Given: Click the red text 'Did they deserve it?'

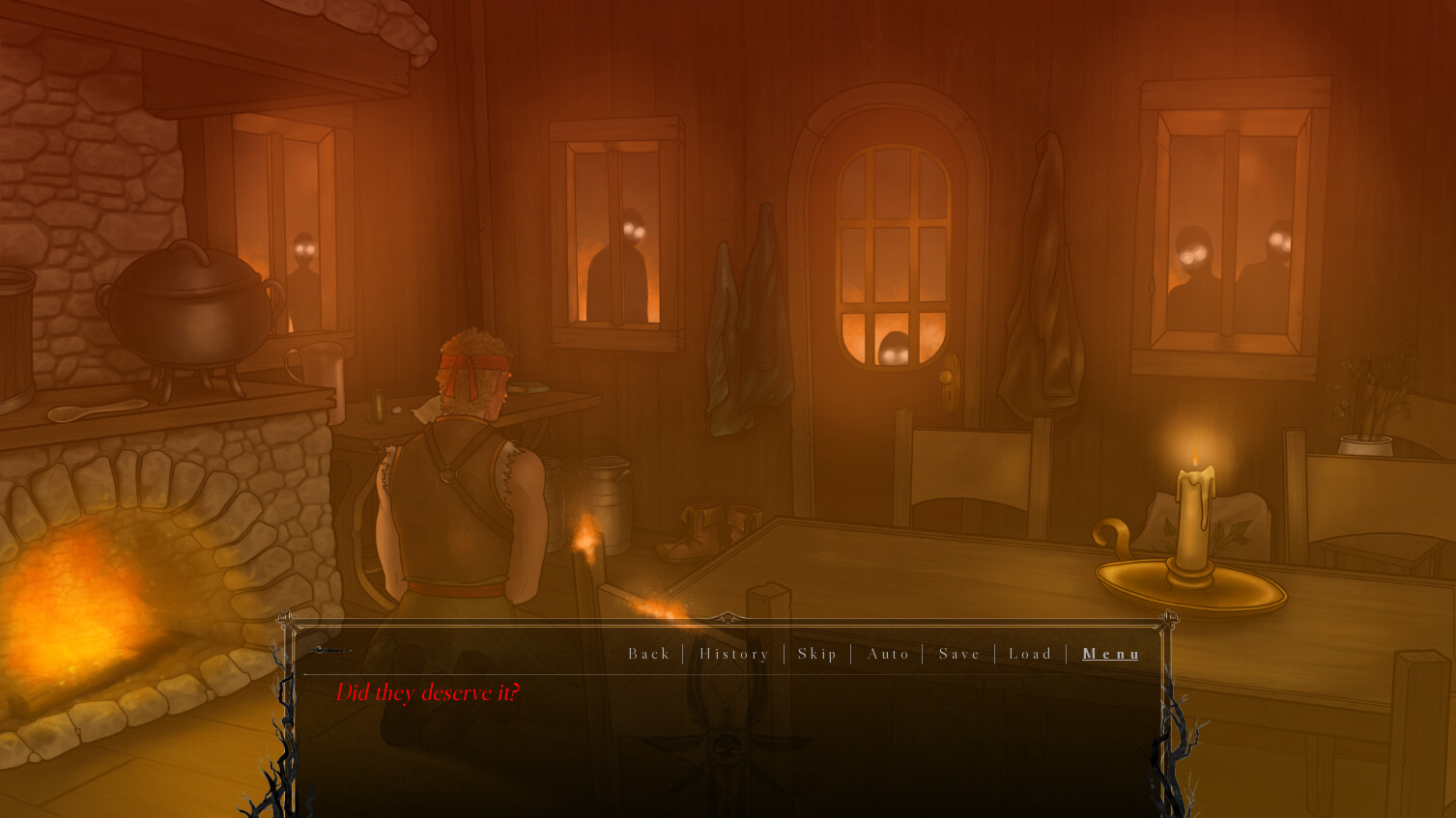Looking at the screenshot, I should 428,691.
